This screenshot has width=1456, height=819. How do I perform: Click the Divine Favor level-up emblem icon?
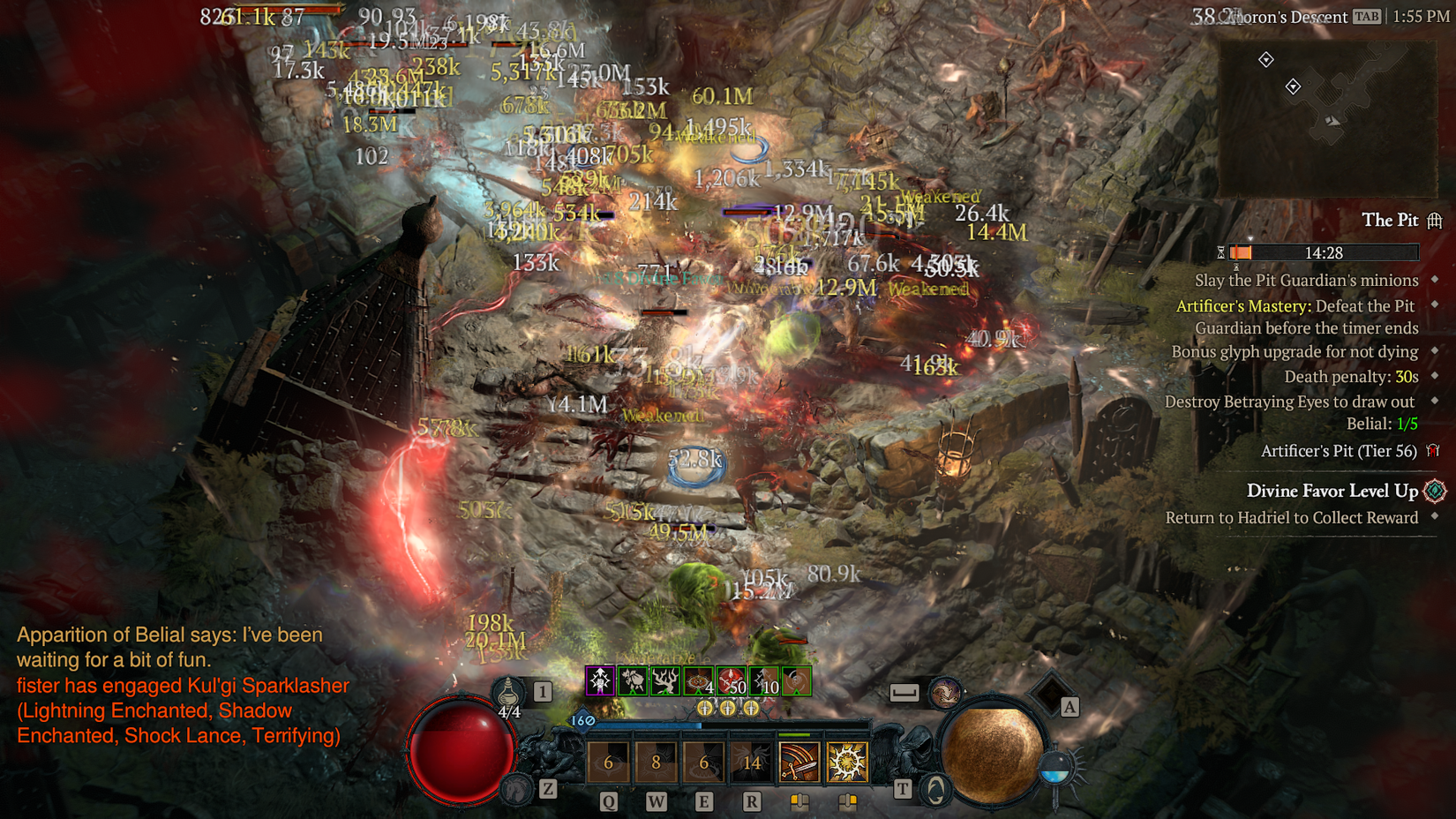[1434, 492]
